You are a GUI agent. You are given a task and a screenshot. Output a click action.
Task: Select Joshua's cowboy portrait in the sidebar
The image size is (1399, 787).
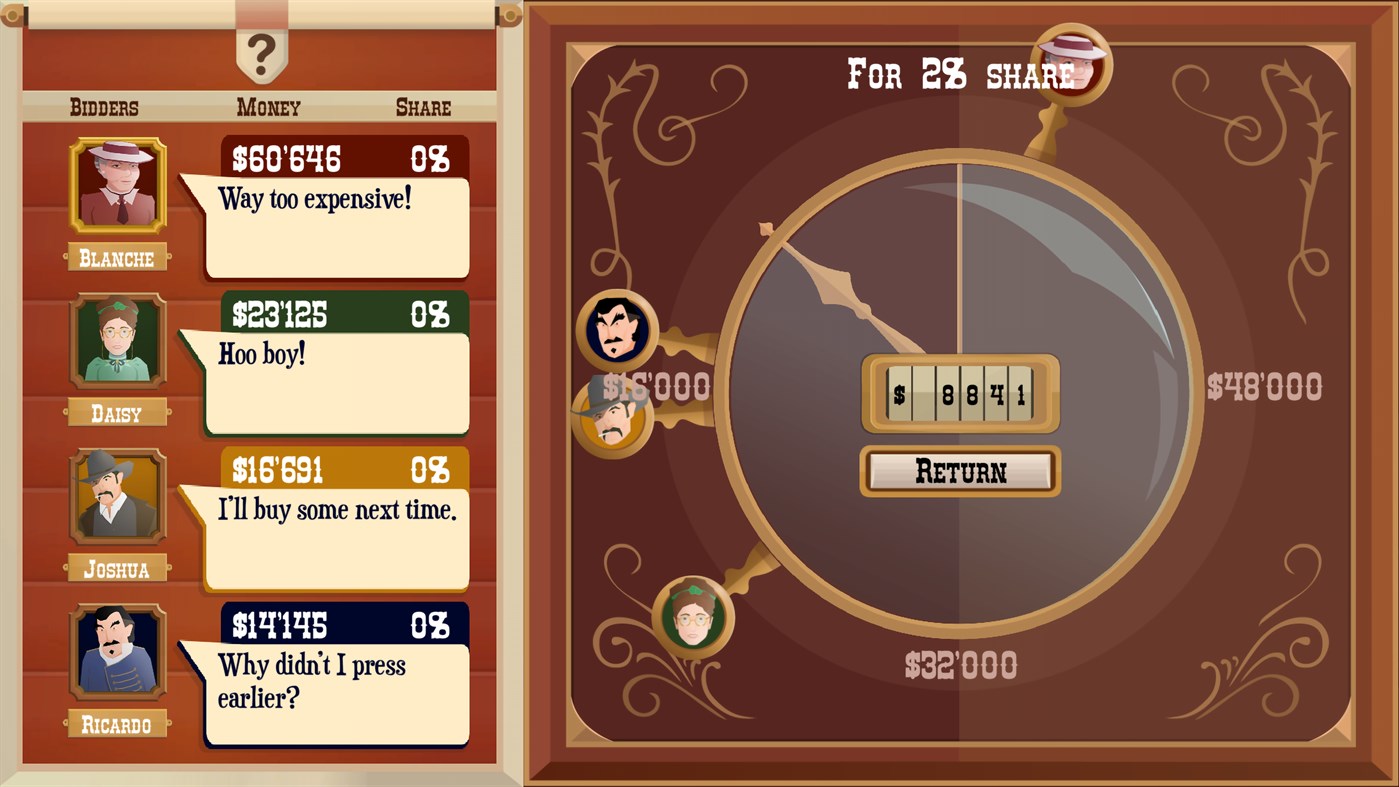[x=117, y=497]
